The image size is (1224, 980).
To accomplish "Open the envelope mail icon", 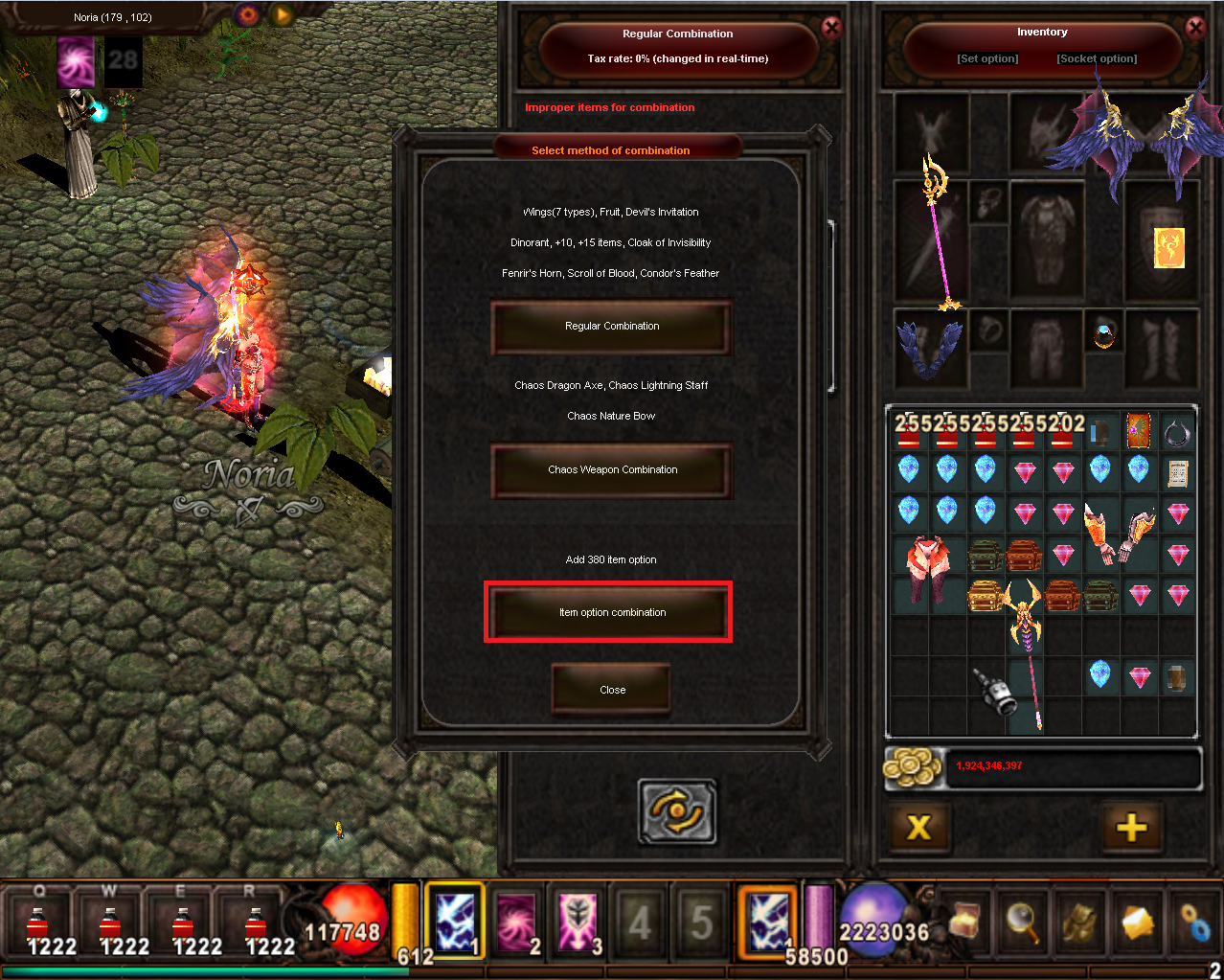I will [1137, 923].
